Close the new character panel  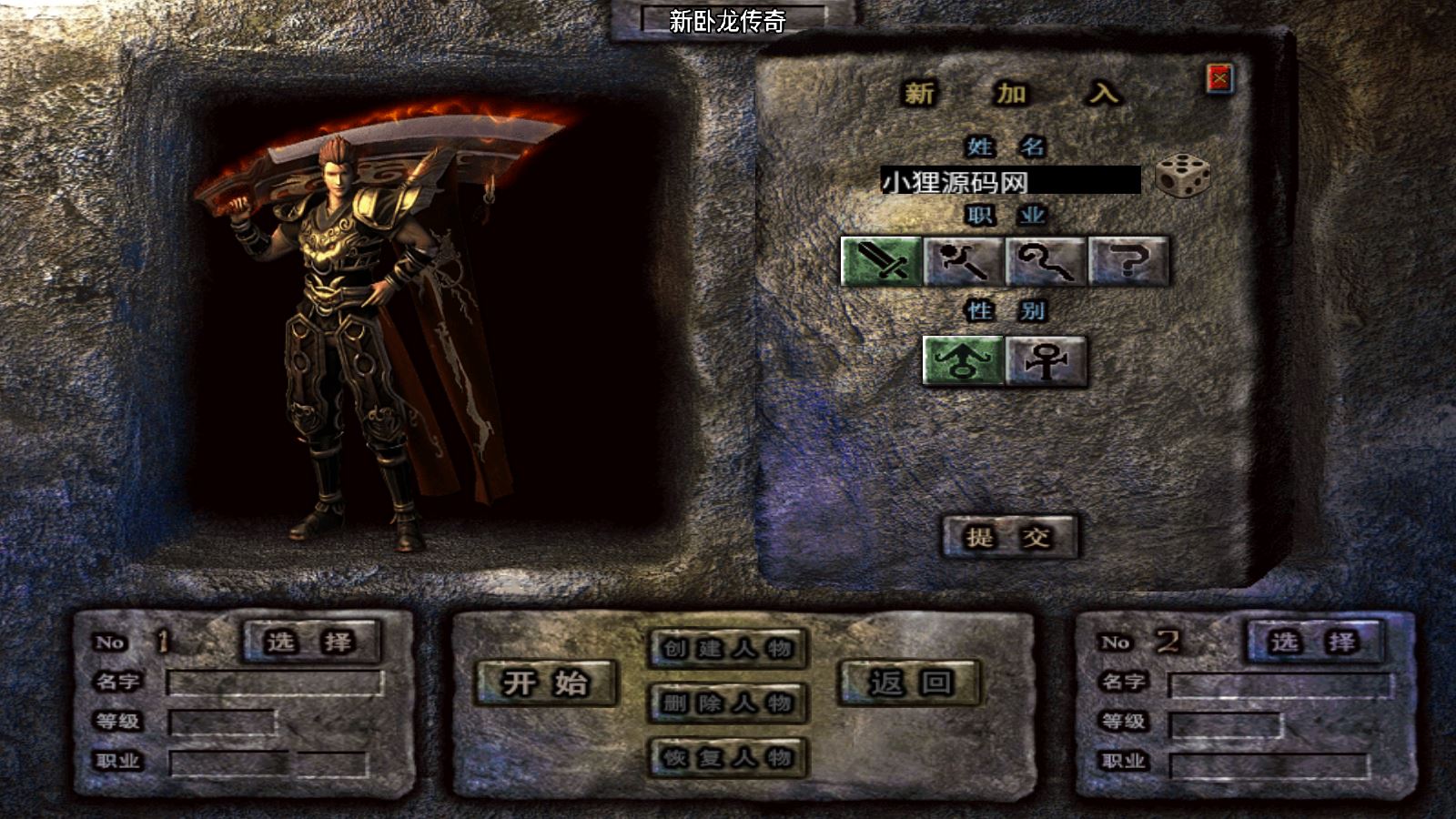pos(1219,79)
